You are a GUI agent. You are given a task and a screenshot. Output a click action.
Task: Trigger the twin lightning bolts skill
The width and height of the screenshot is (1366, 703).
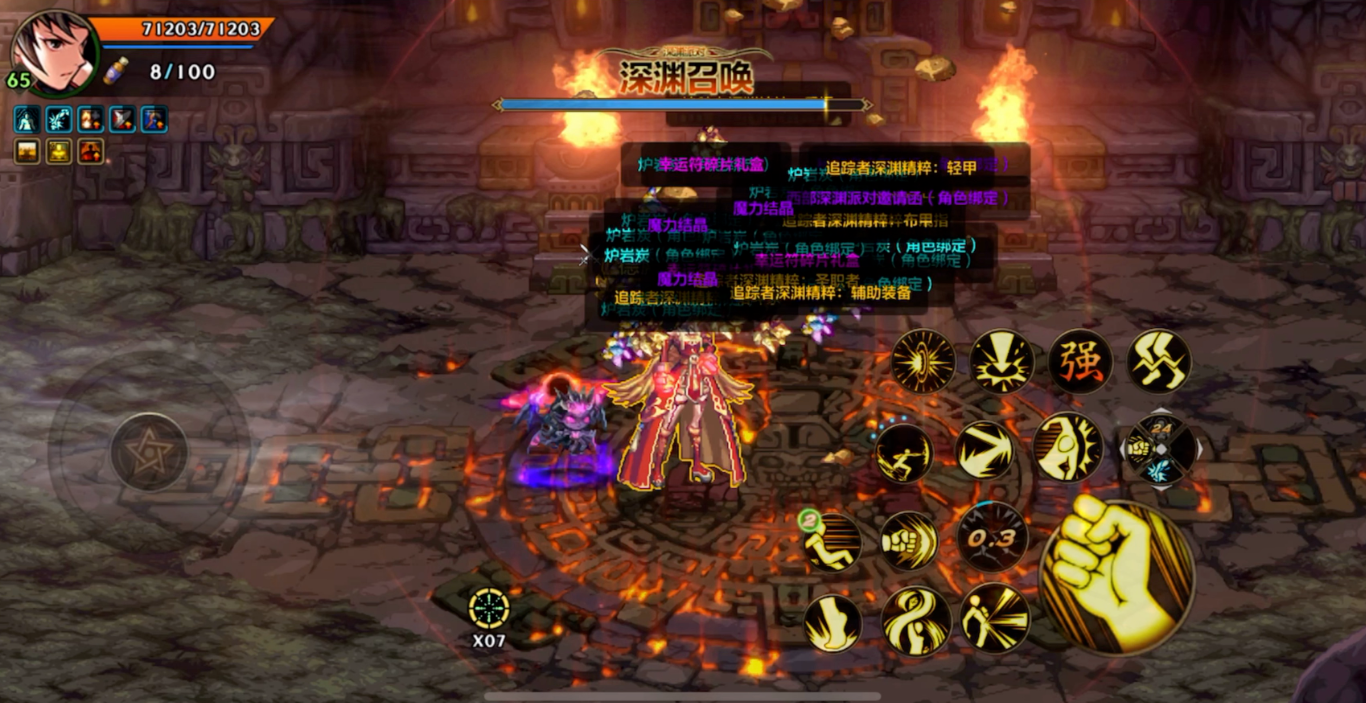pos(1159,361)
